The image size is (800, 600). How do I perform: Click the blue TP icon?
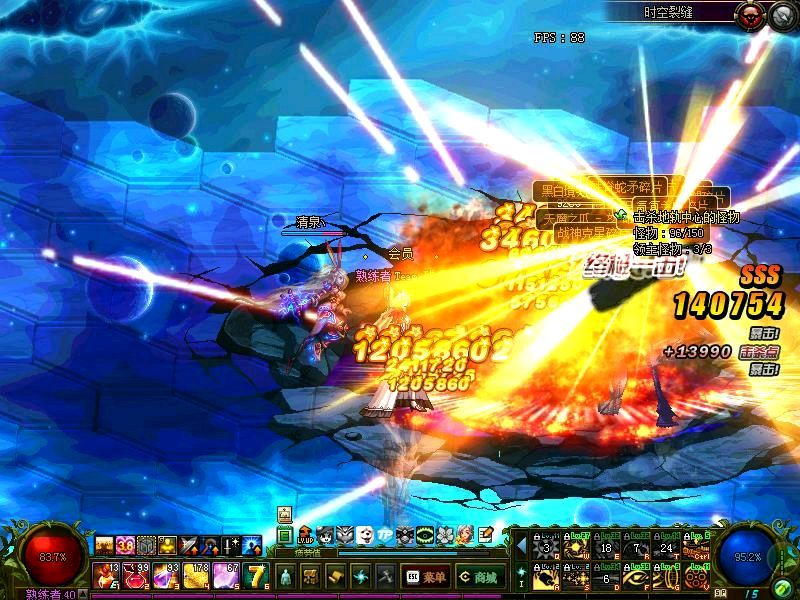385,536
